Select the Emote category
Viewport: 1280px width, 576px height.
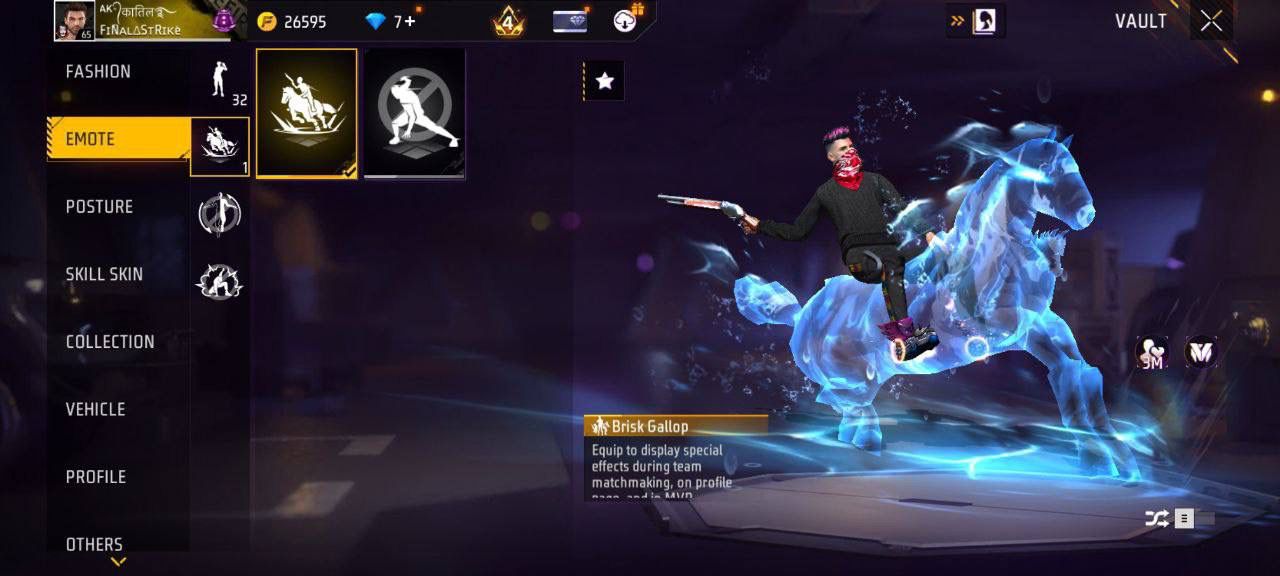118,139
